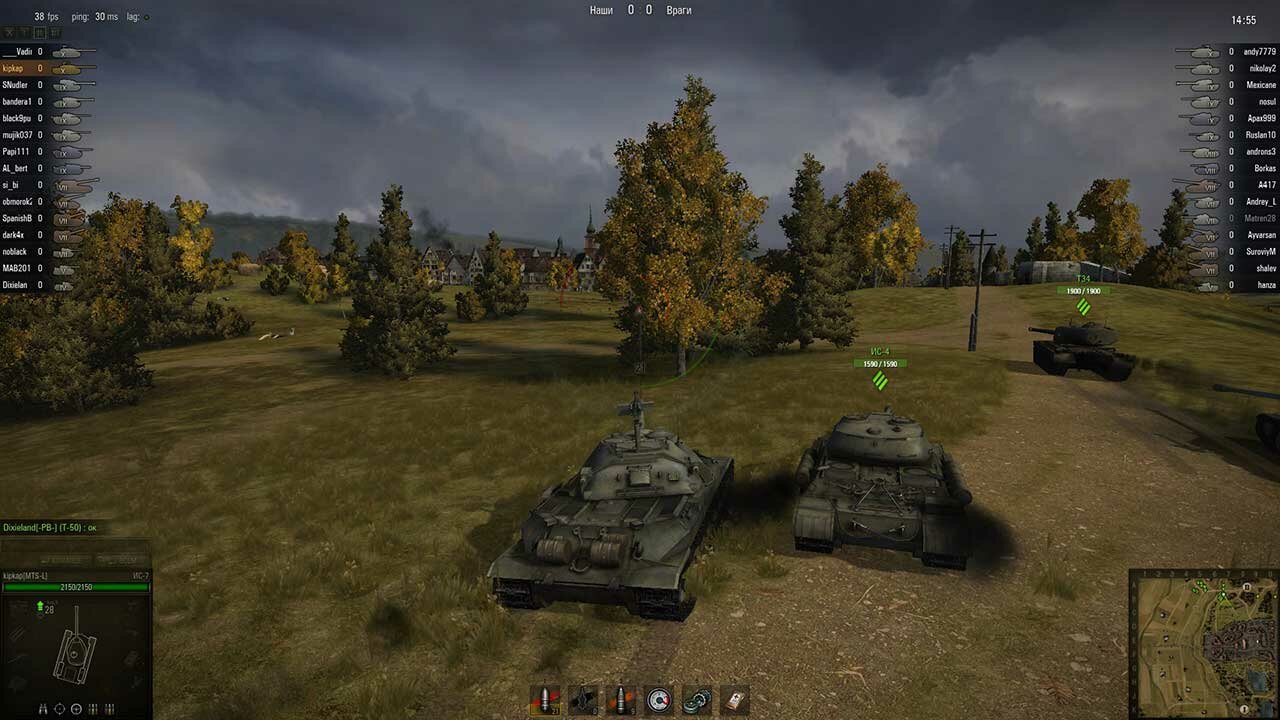The image size is (1280, 720).
Task: Select the dark greyed-out shell slot
Action: 583,700
